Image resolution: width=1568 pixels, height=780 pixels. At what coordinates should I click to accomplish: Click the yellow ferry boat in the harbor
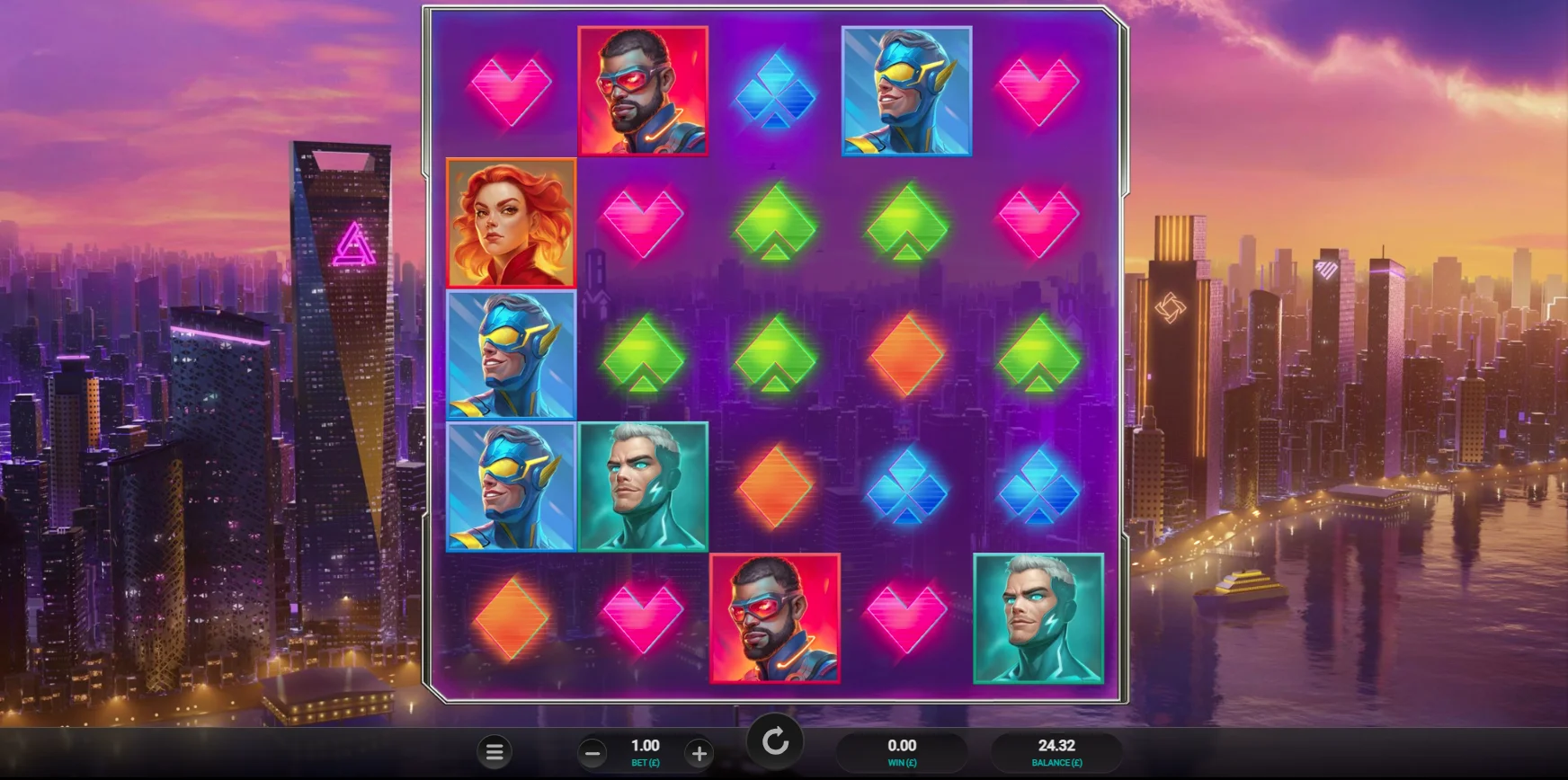click(1240, 590)
